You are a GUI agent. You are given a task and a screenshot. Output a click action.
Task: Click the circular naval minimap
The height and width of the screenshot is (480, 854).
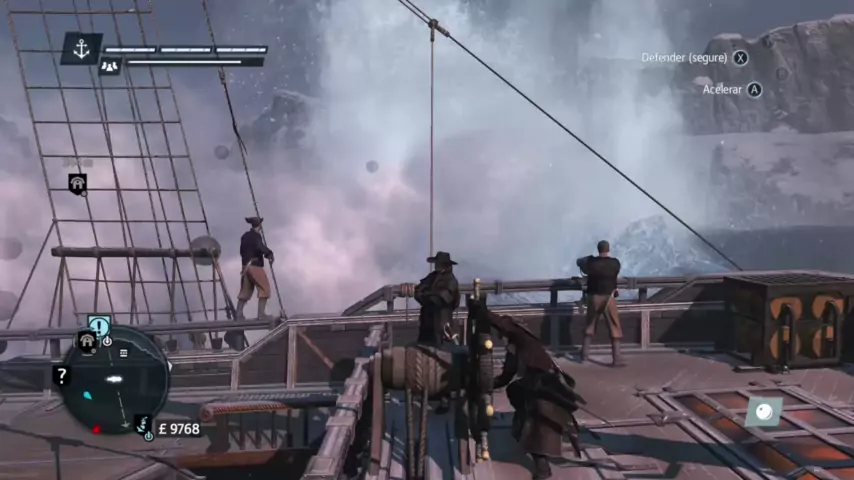[x=113, y=380]
